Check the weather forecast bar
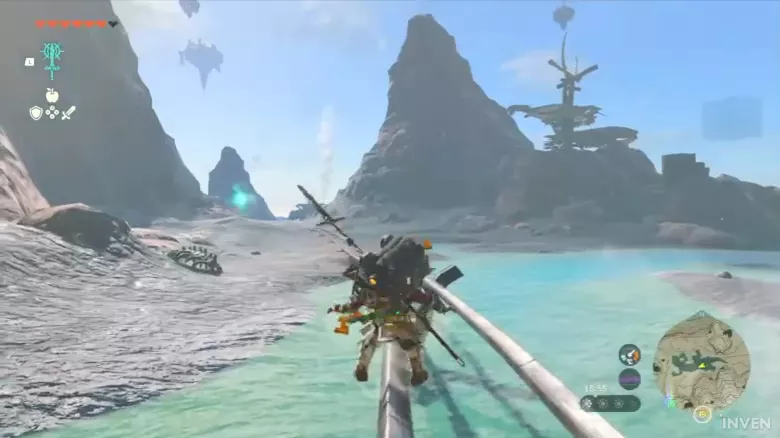This screenshot has width=780, height=438. click(x=609, y=403)
